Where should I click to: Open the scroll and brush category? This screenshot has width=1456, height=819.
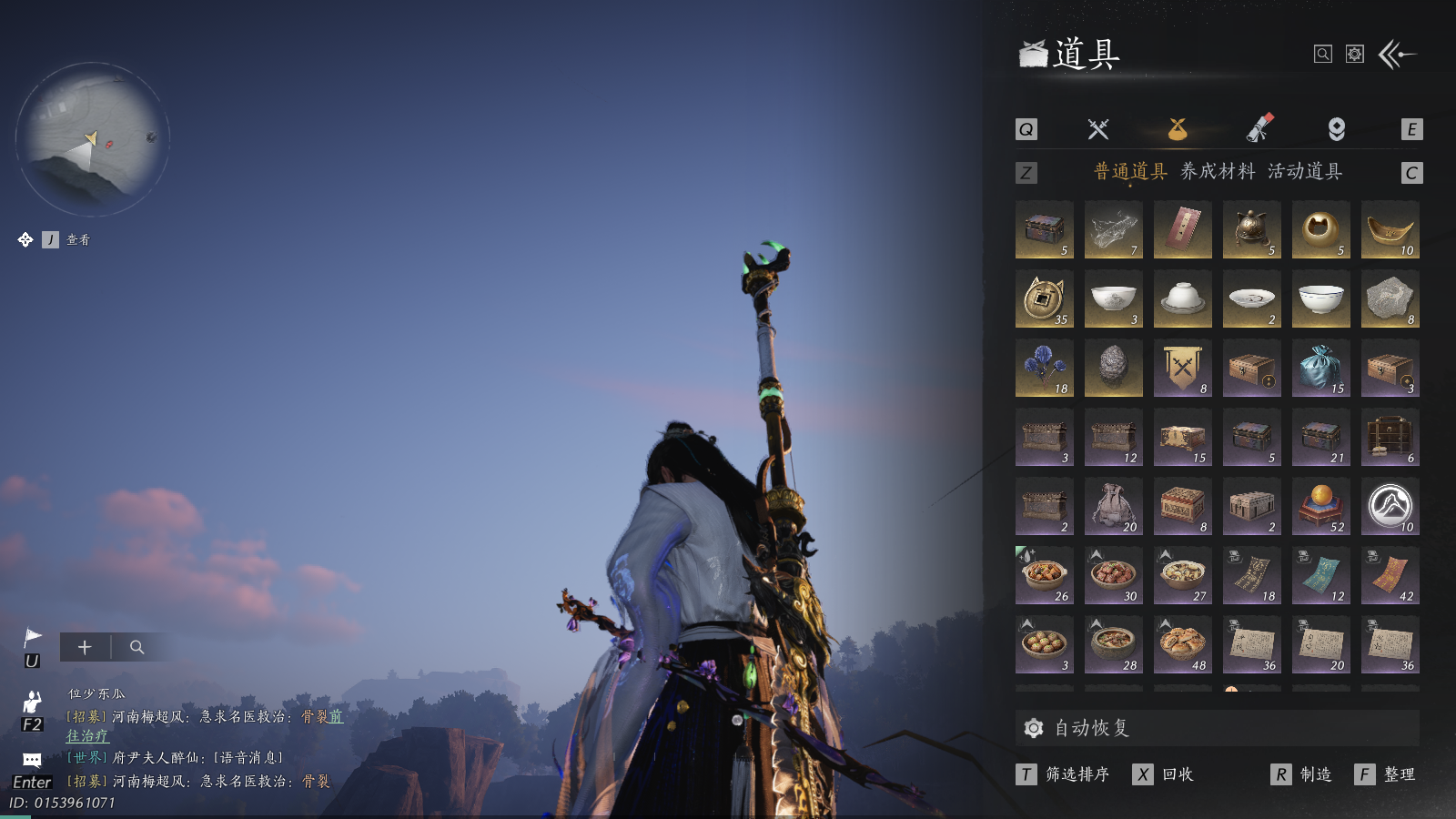tap(1259, 129)
